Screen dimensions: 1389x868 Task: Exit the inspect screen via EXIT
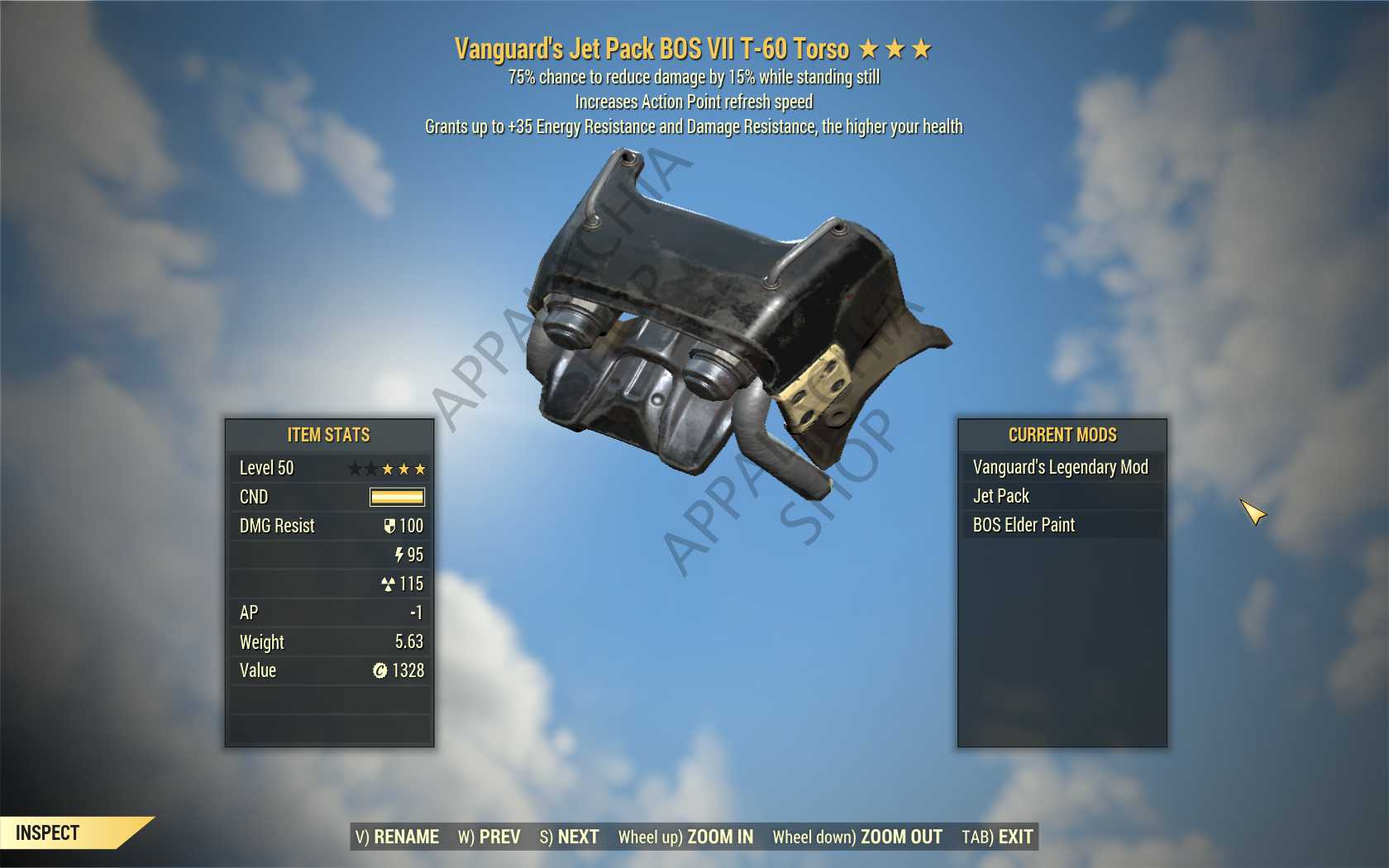click(997, 837)
